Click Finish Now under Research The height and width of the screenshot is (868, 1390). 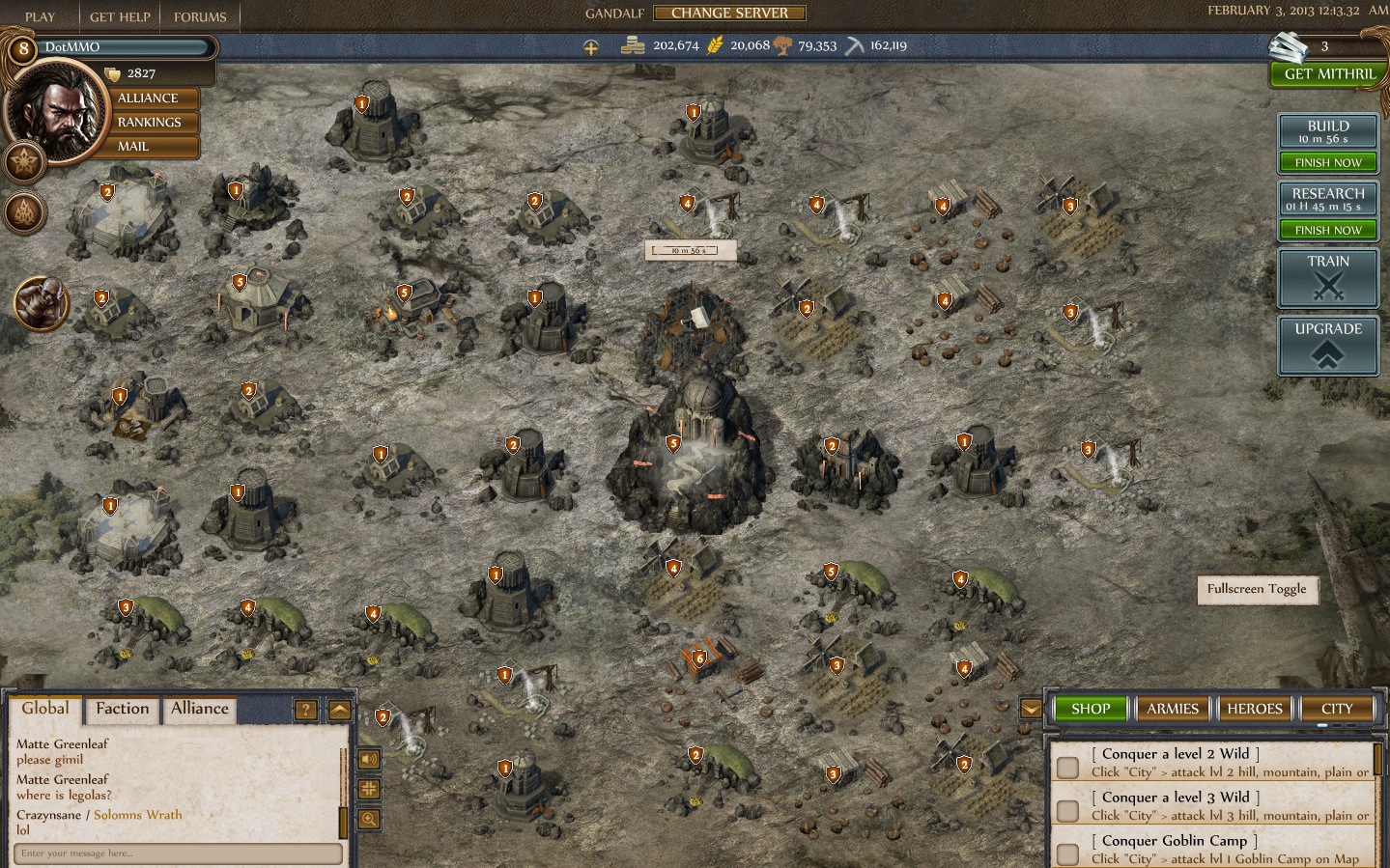pyautogui.click(x=1328, y=231)
